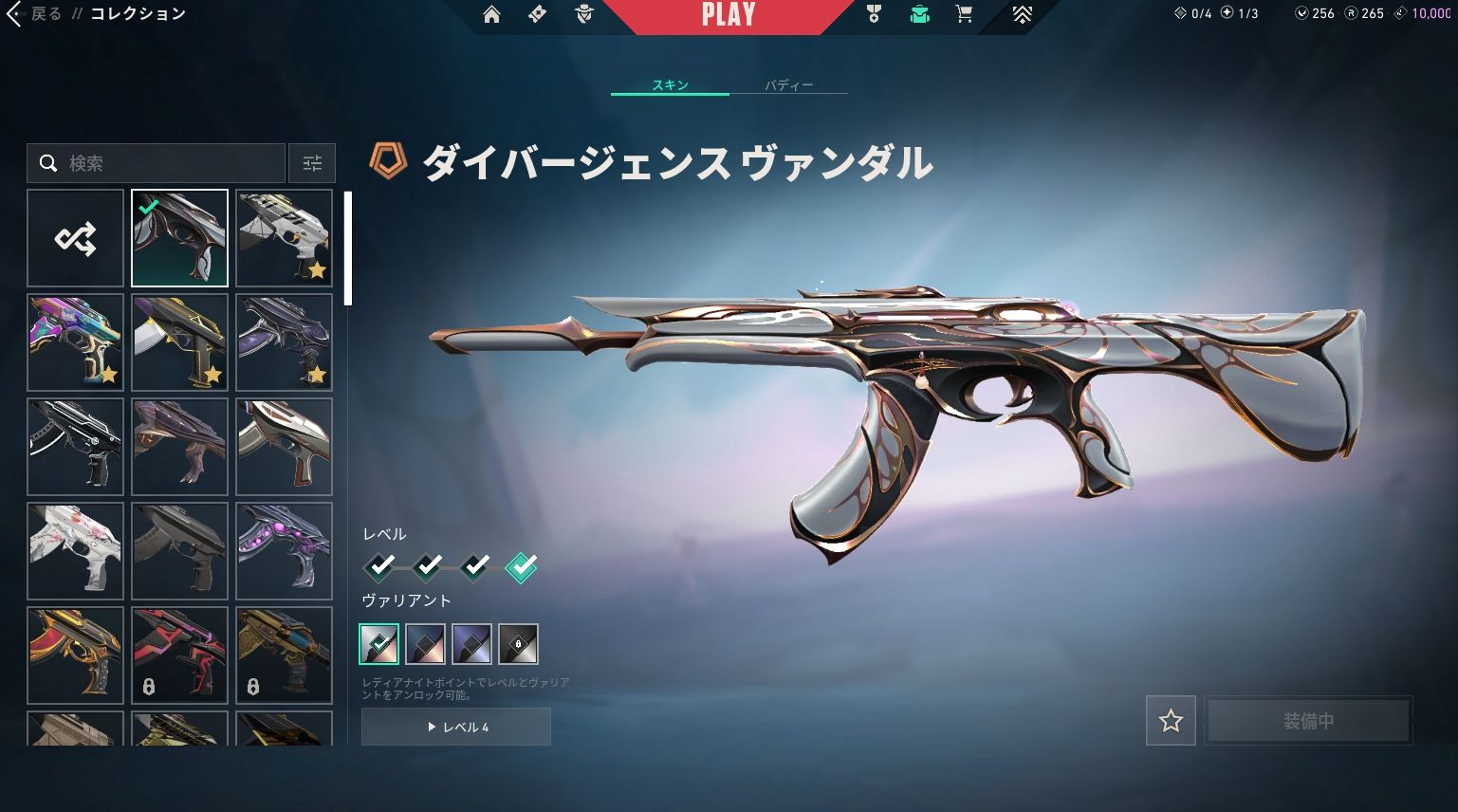
Task: Choose the locked red and black Vandal
Action: [179, 655]
